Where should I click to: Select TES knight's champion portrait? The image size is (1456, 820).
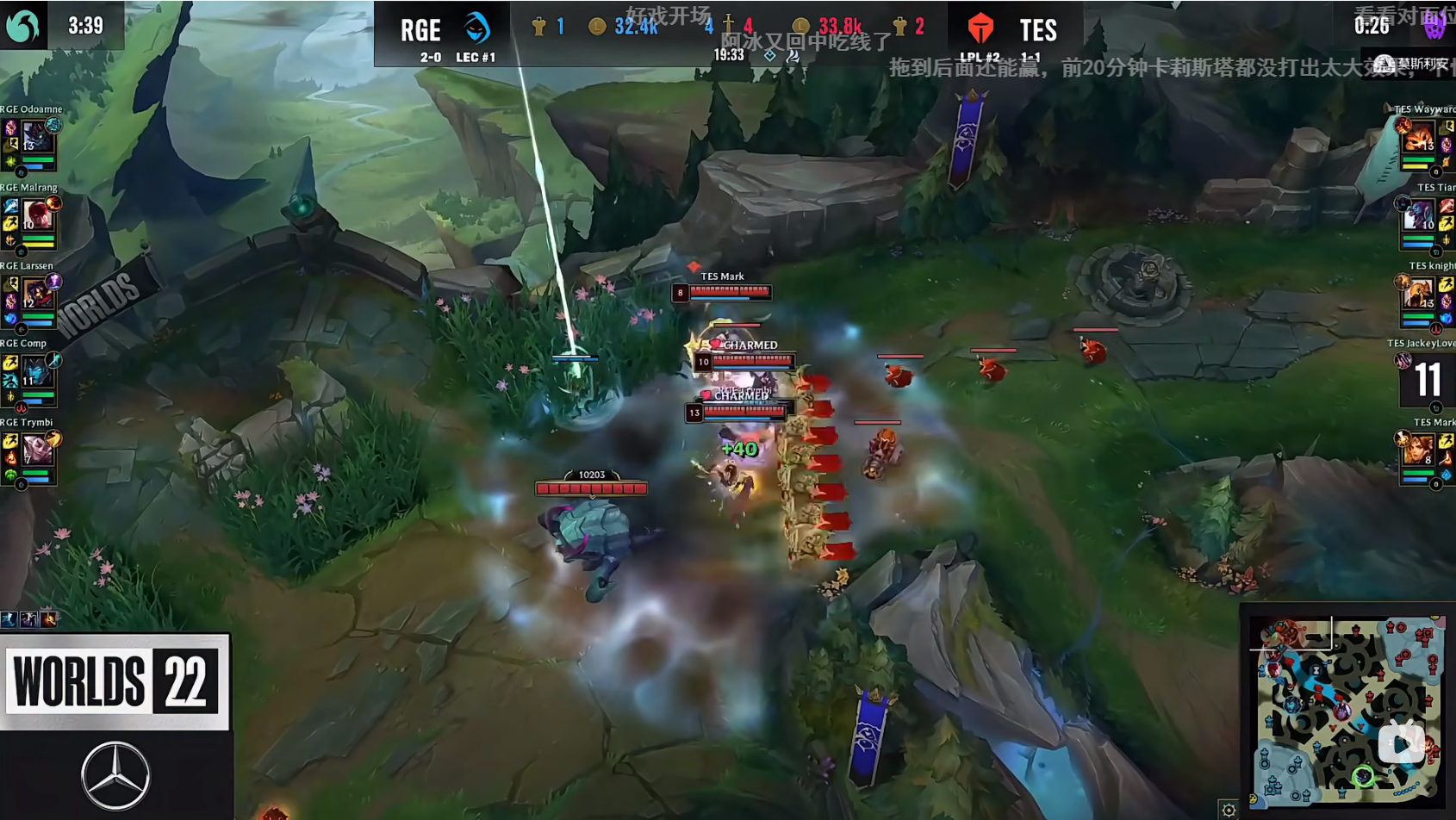pyautogui.click(x=1419, y=294)
